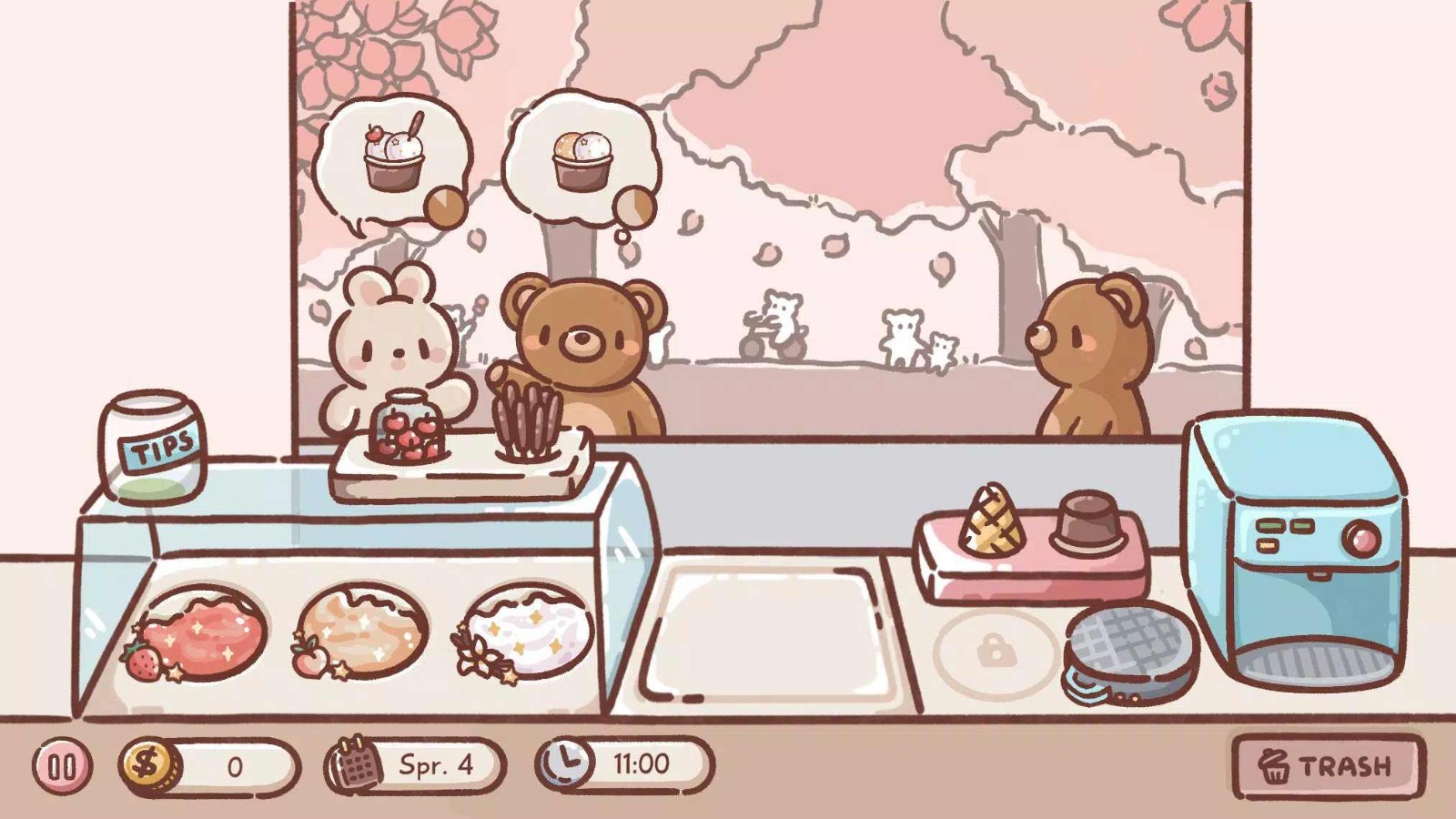The height and width of the screenshot is (819, 1456).
Task: Open the blue beverage machine
Action: pos(1292,546)
